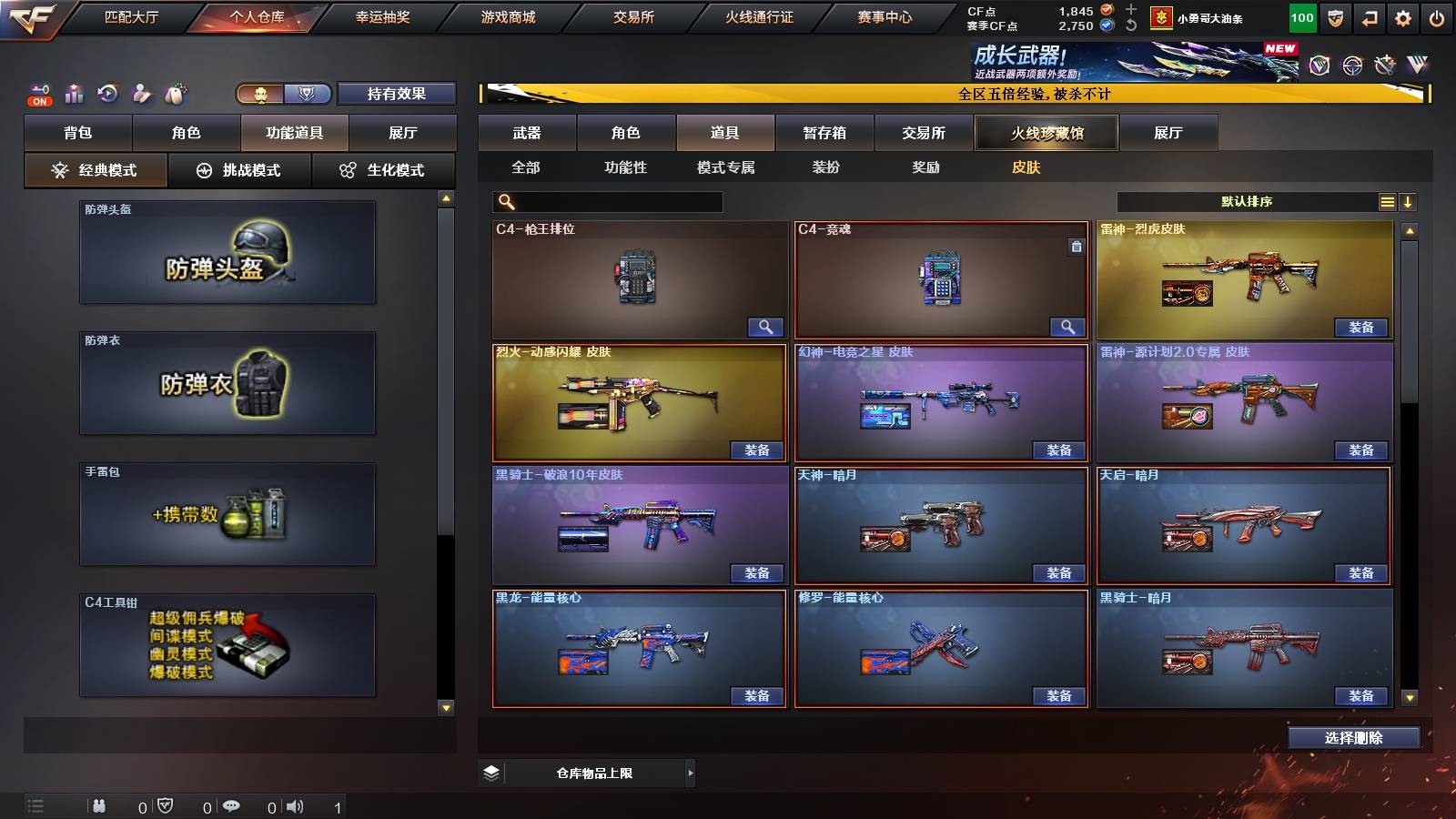
Task: Click the descending sort arrow next to 默认排序
Action: (x=1410, y=201)
